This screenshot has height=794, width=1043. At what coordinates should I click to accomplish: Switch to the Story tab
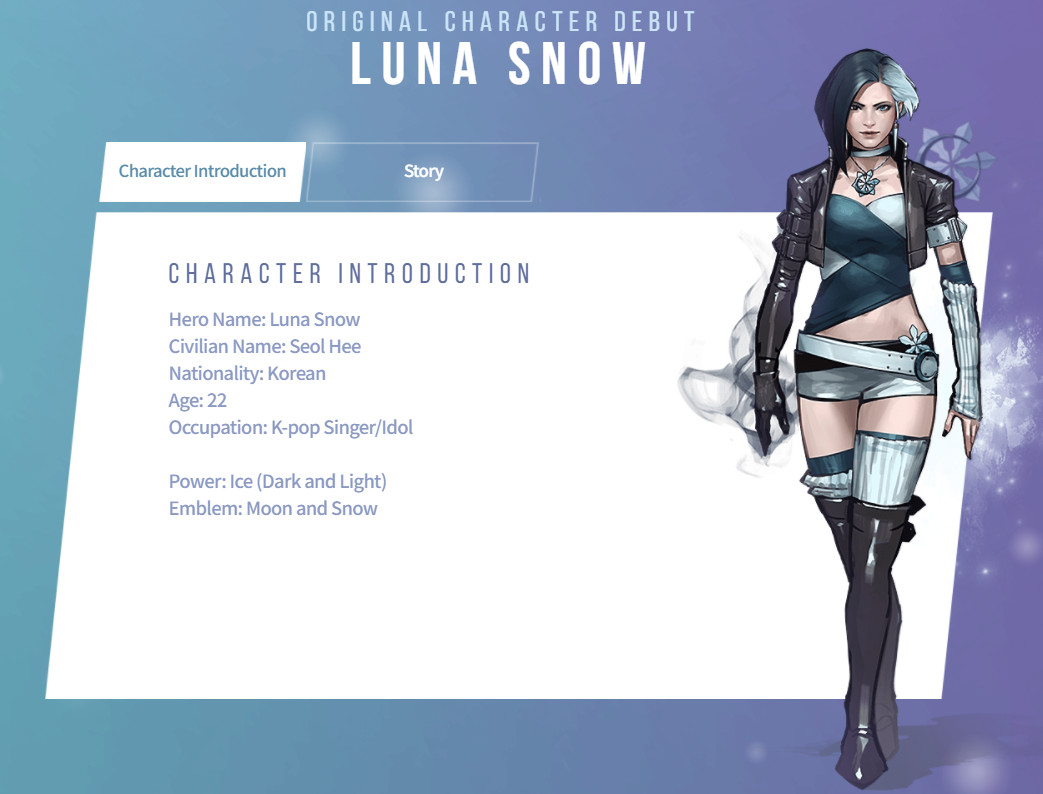423,172
